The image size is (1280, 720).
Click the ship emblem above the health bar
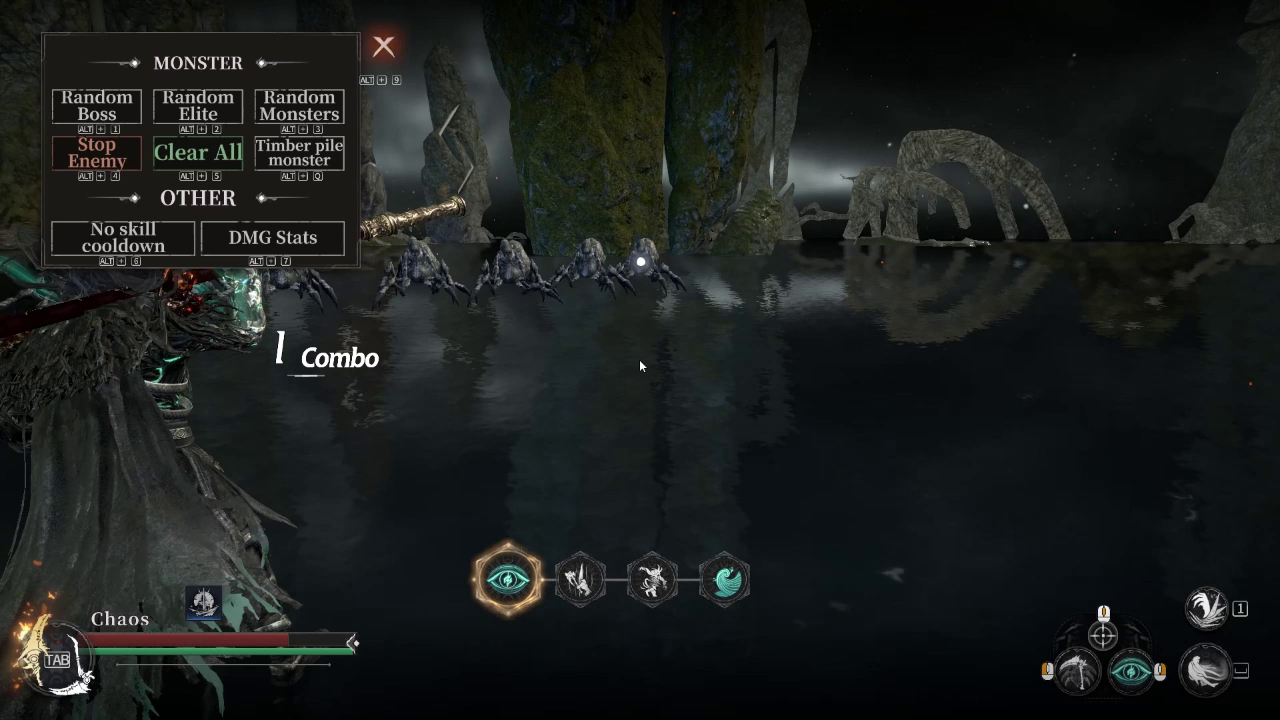(x=204, y=604)
